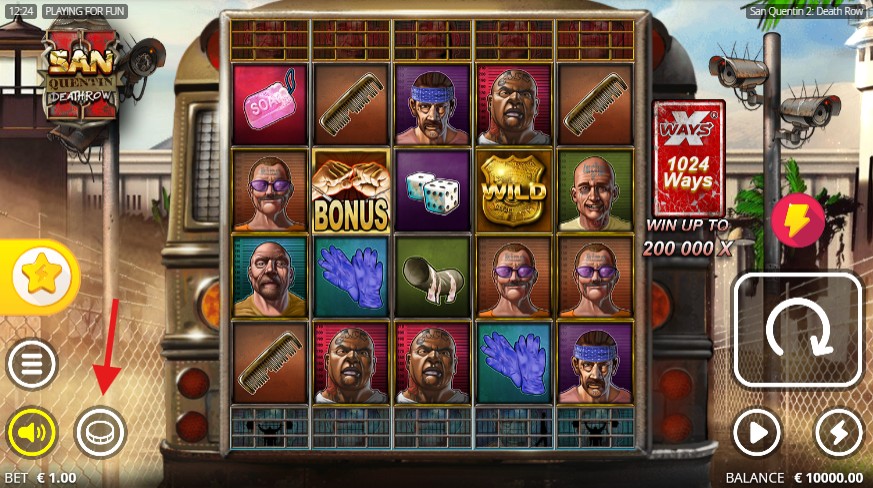Open bet settings with the coin button
The height and width of the screenshot is (488, 873).
click(101, 433)
